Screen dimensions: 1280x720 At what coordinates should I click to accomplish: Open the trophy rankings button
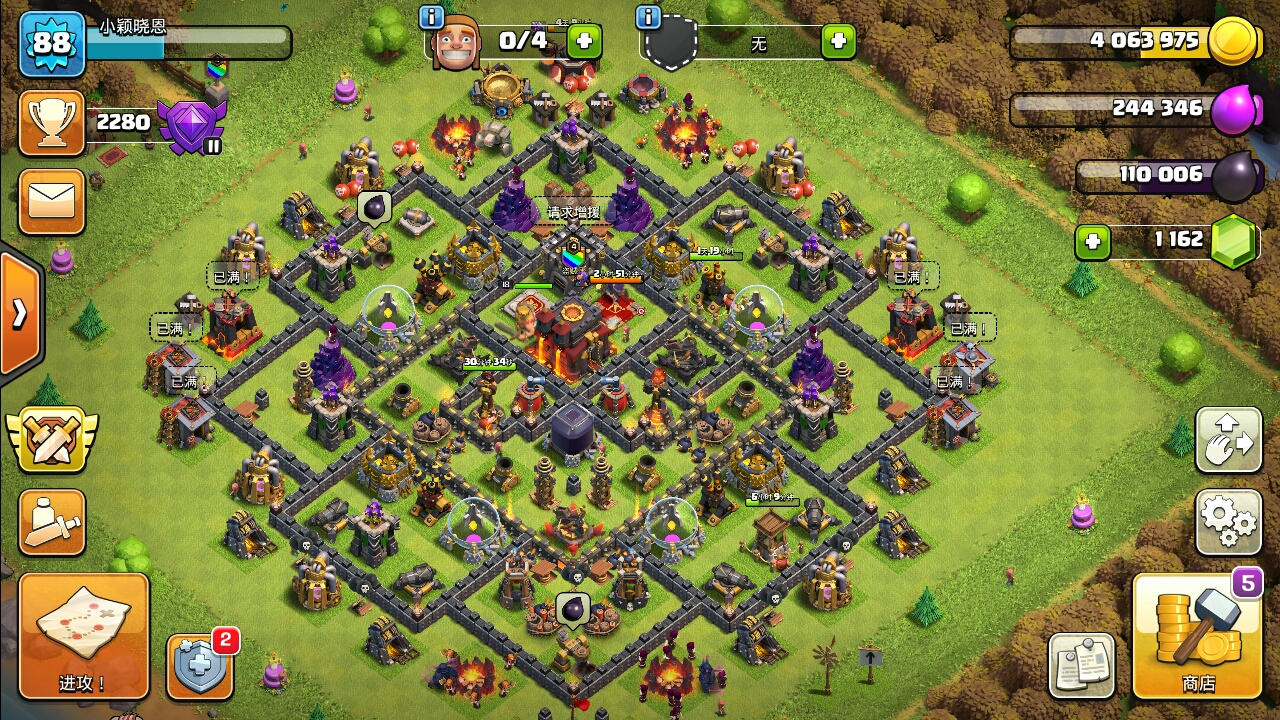pos(51,122)
